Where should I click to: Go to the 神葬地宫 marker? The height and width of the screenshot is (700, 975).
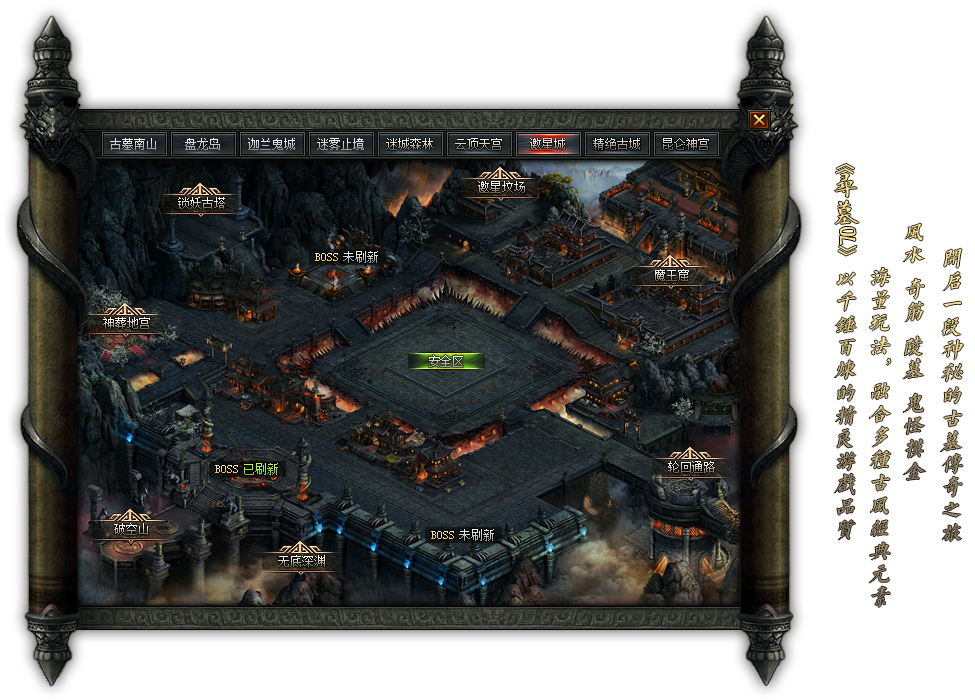pos(126,322)
